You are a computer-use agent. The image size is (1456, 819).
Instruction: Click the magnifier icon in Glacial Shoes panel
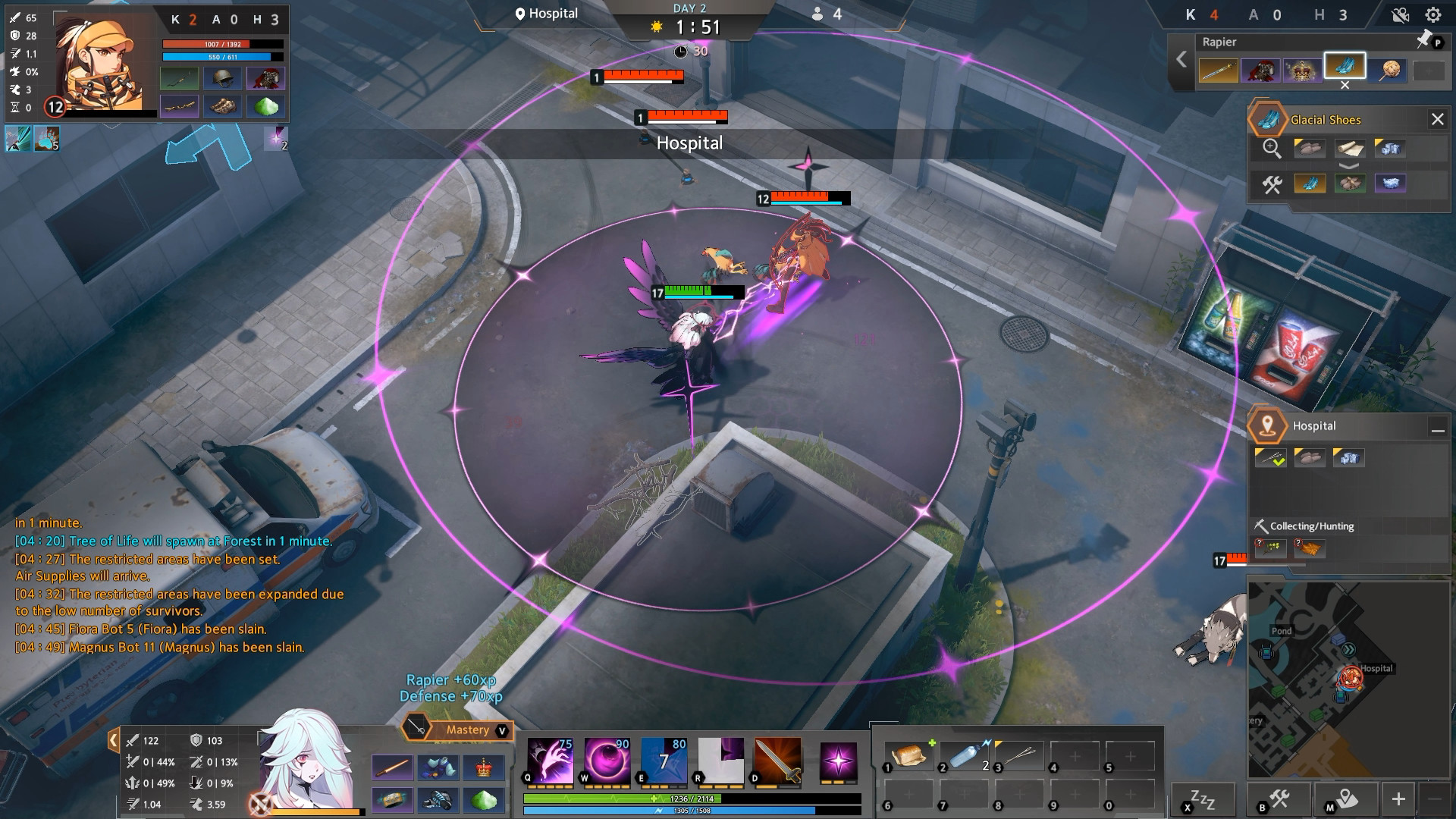1272,149
